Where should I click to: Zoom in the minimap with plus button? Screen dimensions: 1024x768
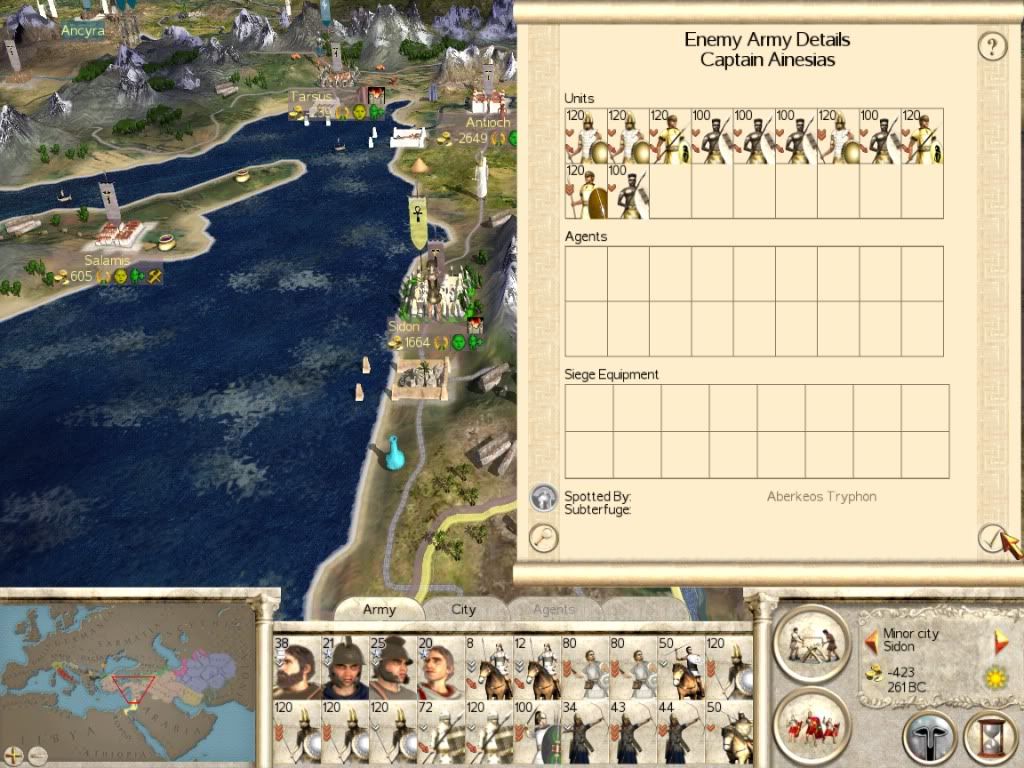[x=12, y=754]
